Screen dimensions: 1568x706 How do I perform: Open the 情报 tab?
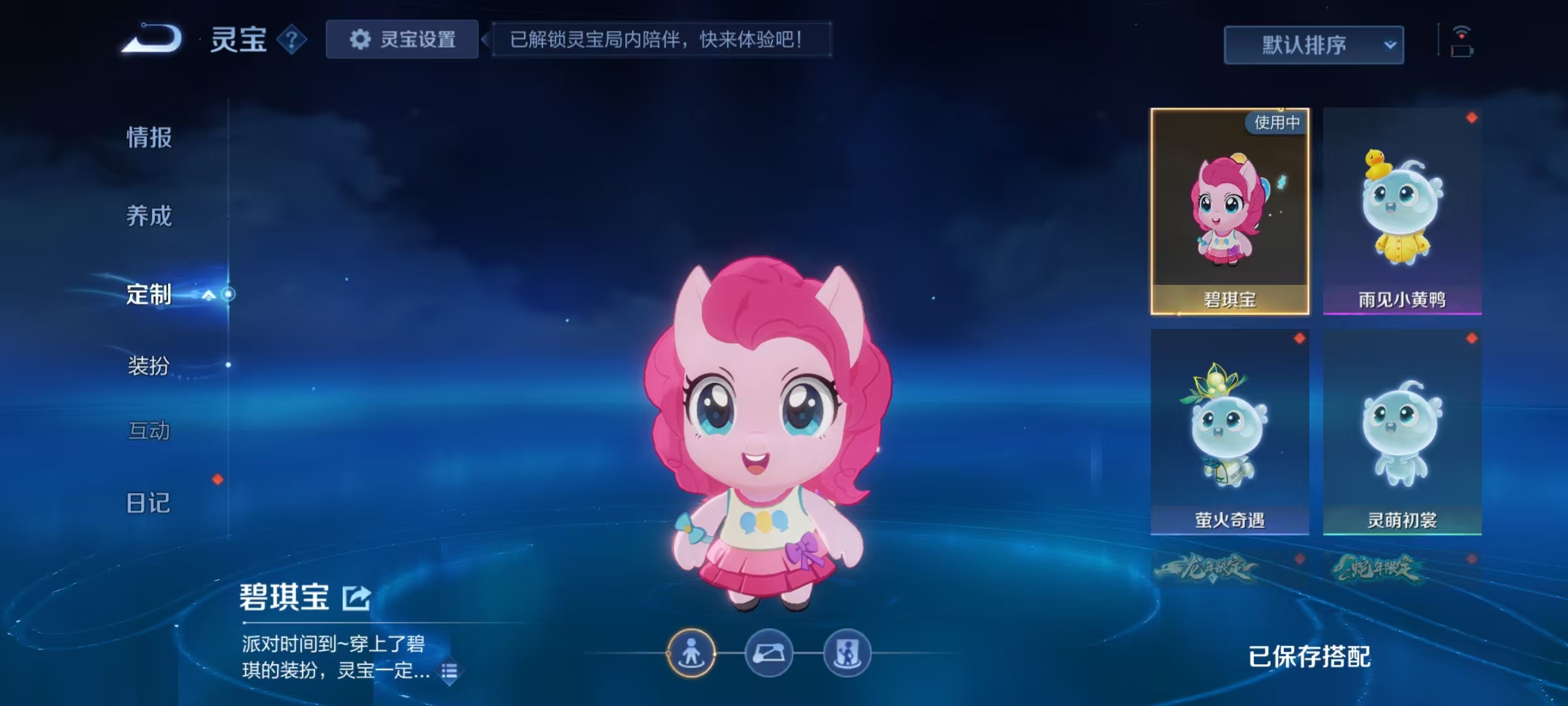click(148, 137)
